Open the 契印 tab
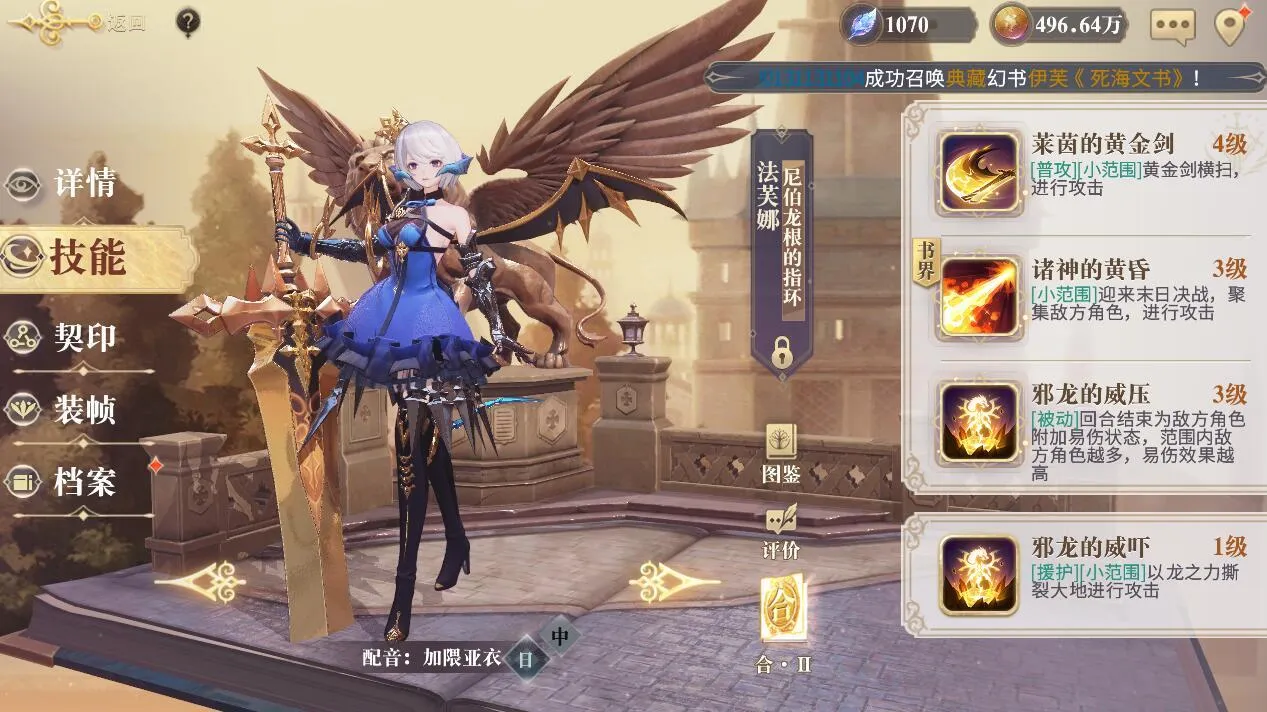 pos(83,338)
